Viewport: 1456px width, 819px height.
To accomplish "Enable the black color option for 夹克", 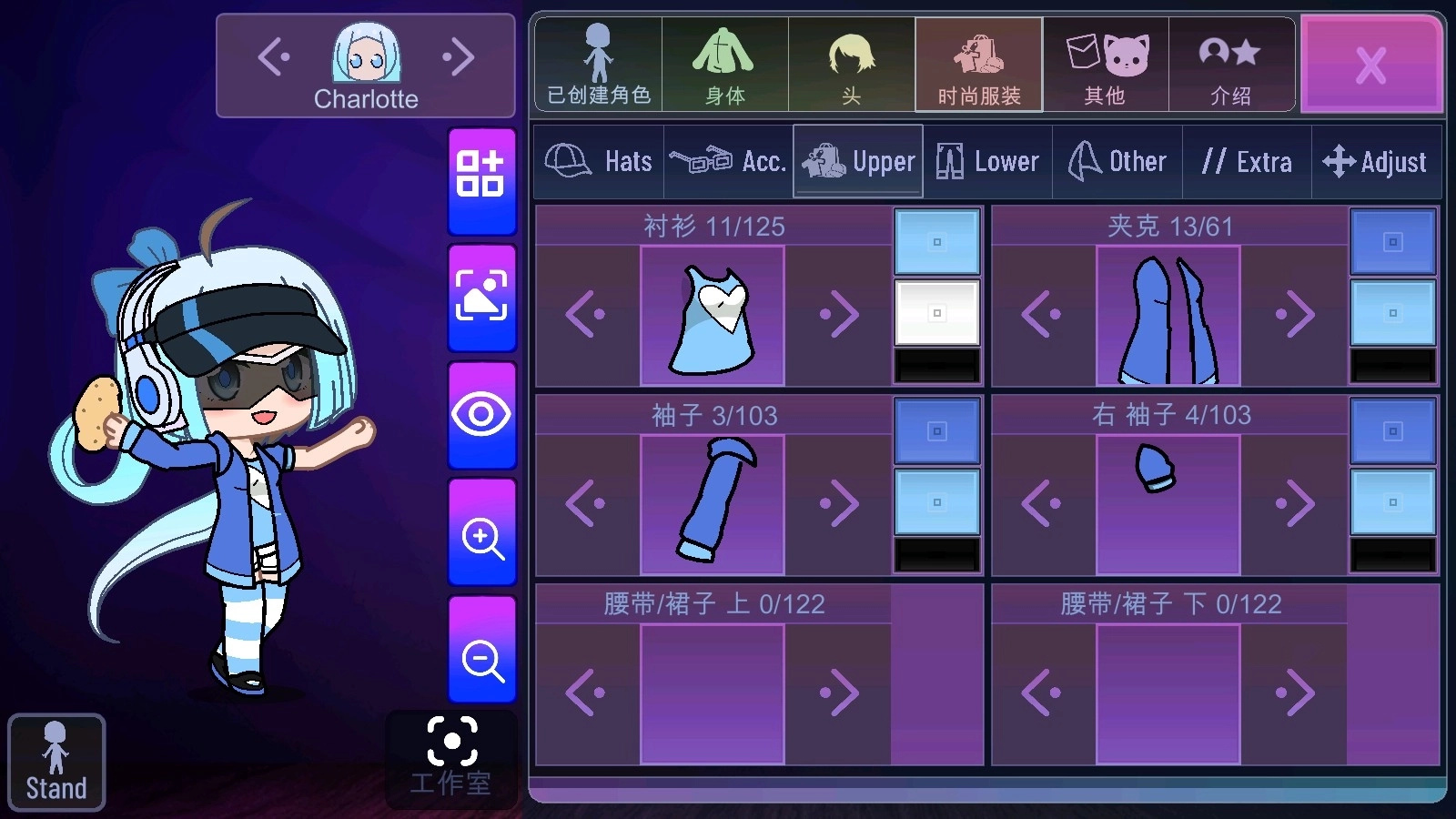I will [x=1391, y=368].
